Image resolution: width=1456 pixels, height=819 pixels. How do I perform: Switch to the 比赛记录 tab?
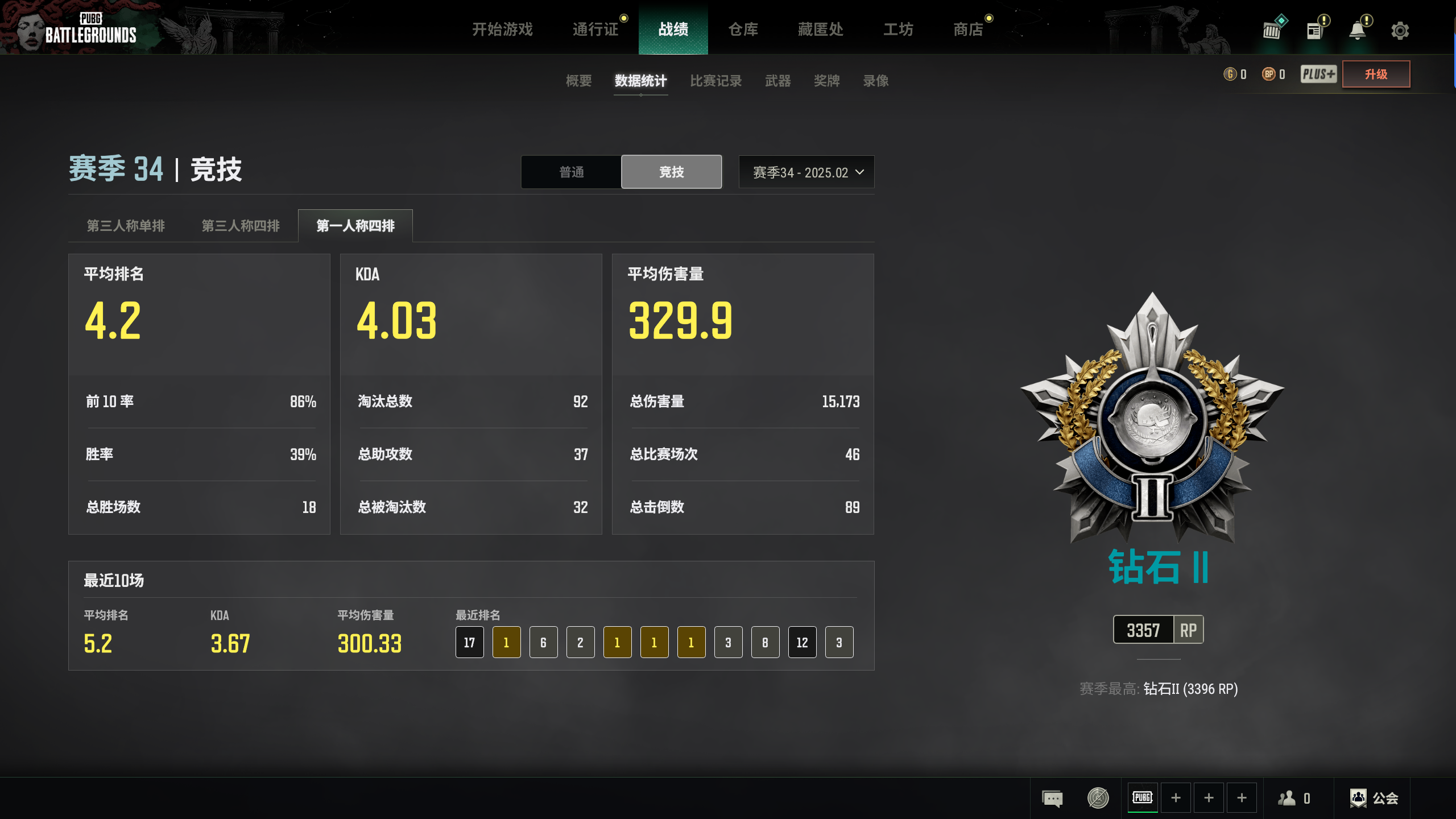click(715, 81)
